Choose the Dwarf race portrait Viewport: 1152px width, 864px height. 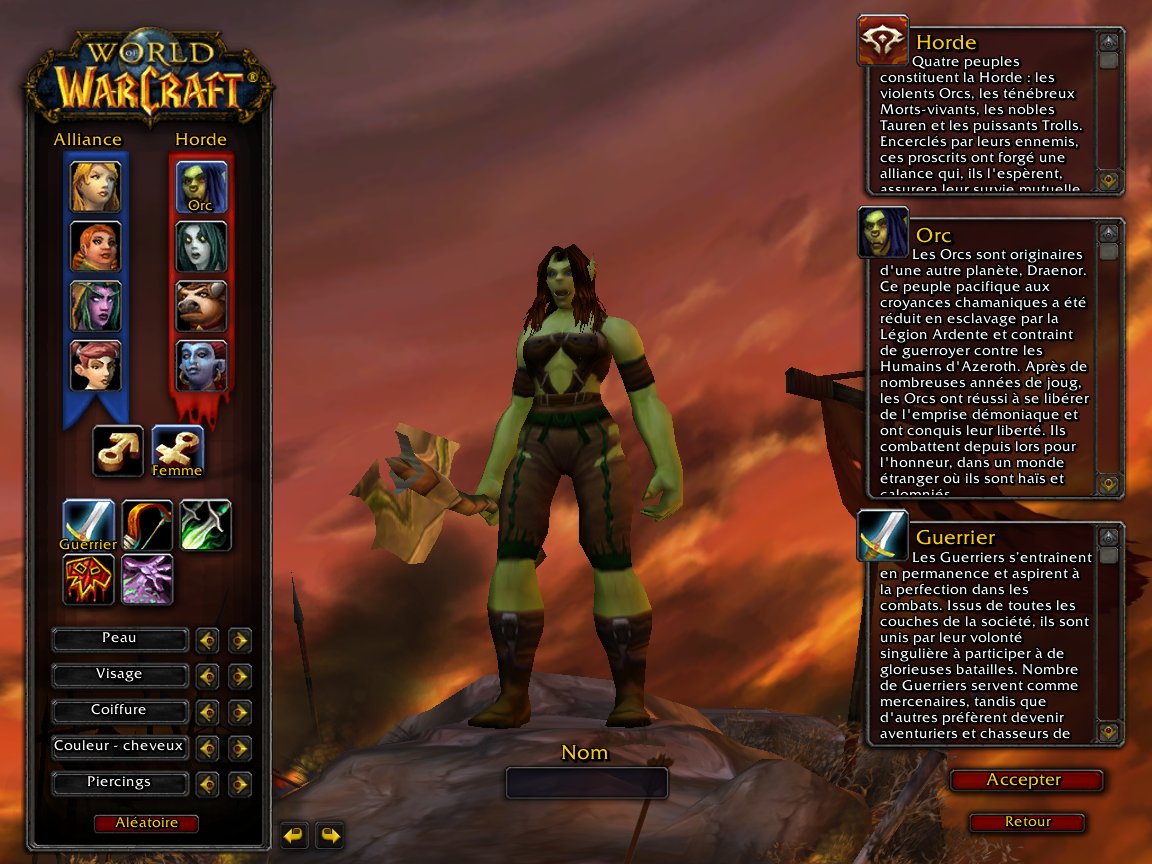click(x=95, y=246)
